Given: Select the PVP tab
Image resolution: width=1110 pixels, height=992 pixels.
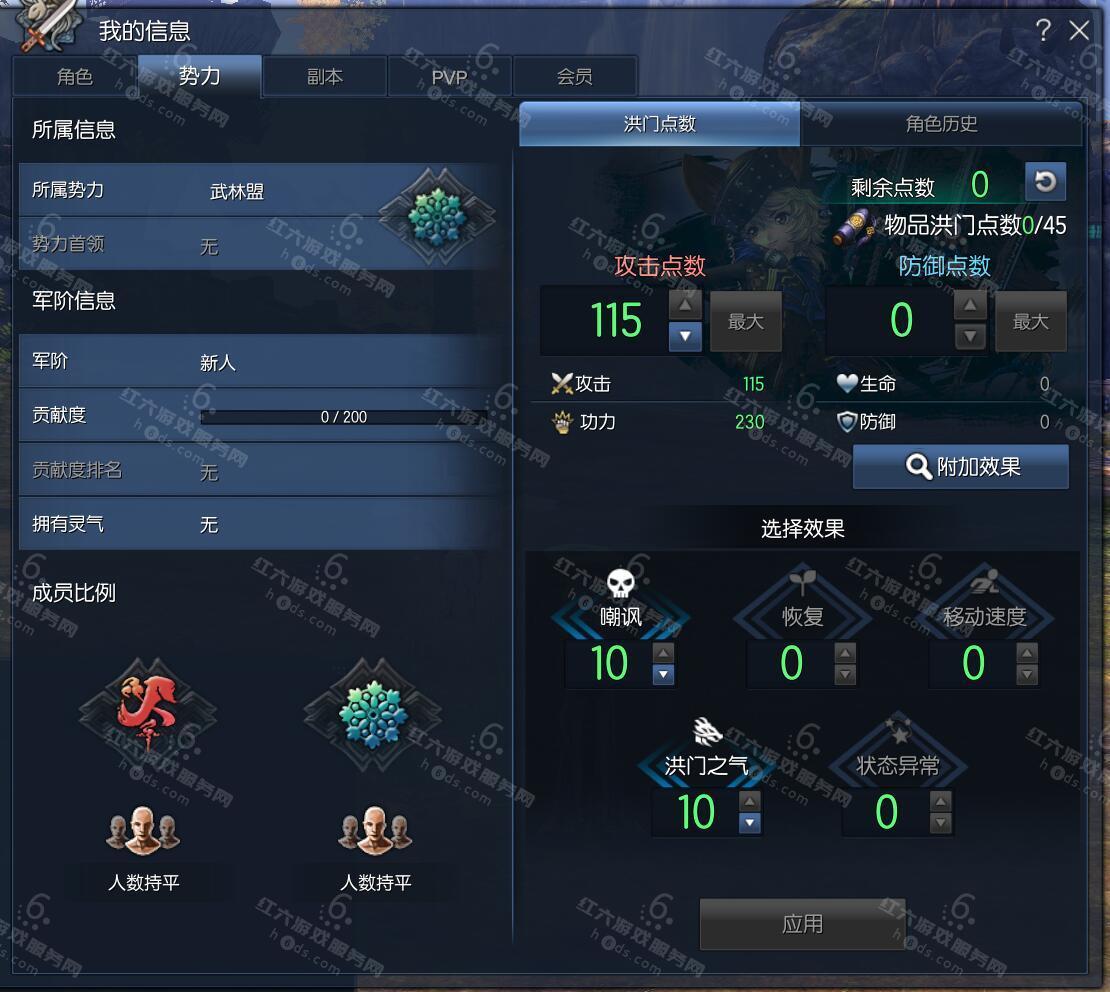Looking at the screenshot, I should [x=449, y=77].
